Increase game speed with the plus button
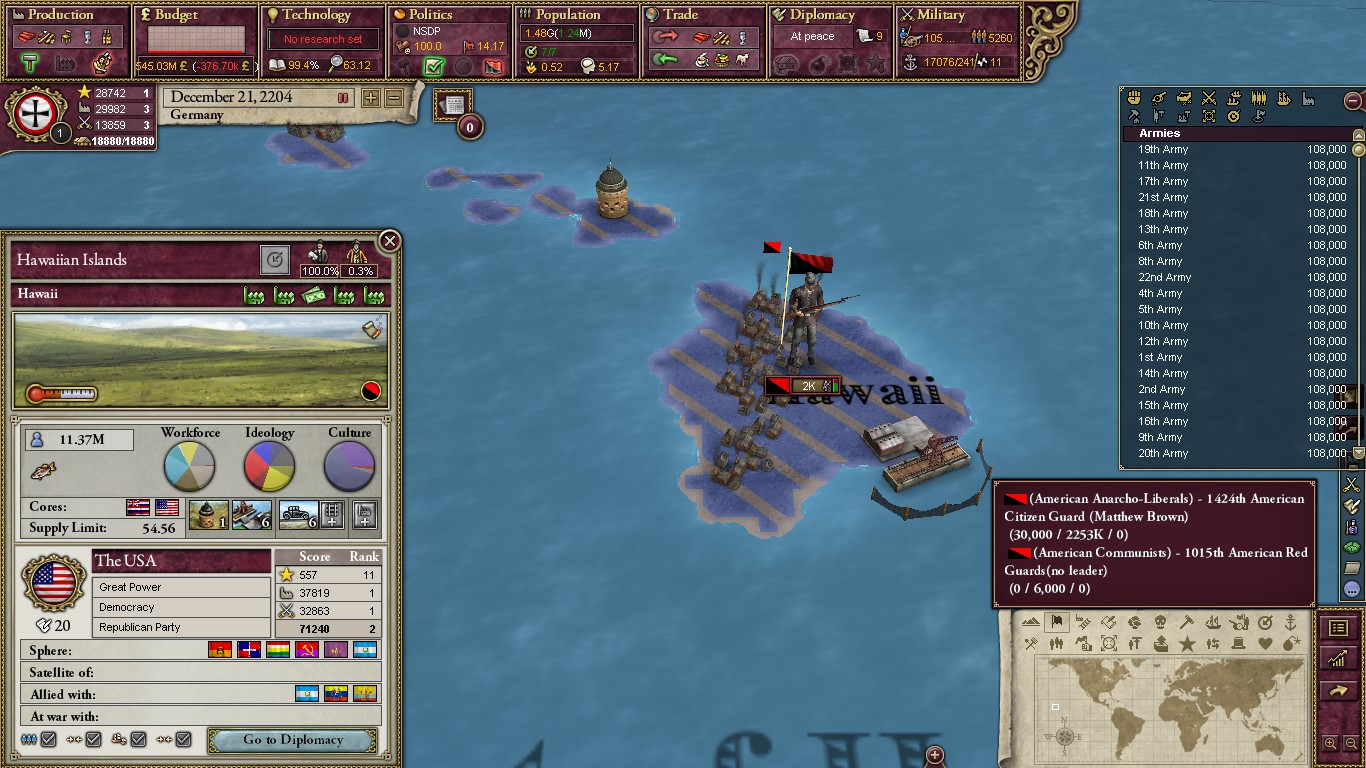 [x=371, y=98]
